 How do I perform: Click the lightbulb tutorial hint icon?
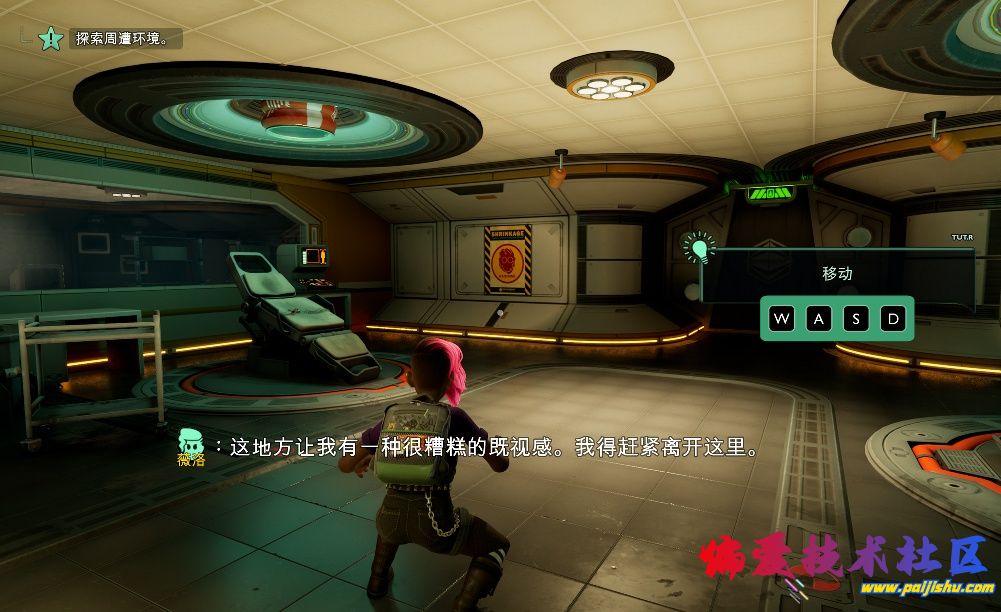[x=698, y=247]
